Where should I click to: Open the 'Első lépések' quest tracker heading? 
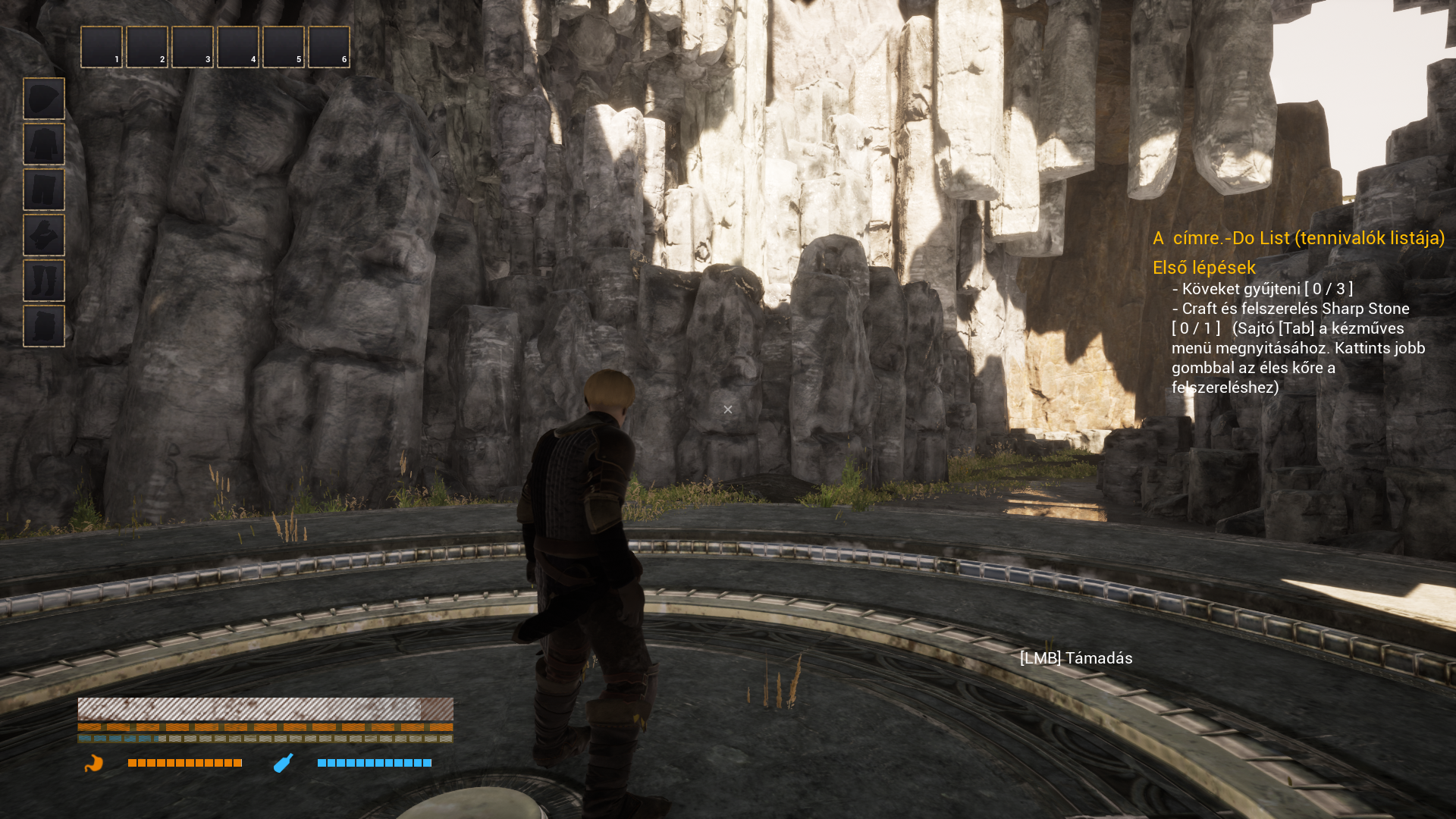coord(1204,268)
